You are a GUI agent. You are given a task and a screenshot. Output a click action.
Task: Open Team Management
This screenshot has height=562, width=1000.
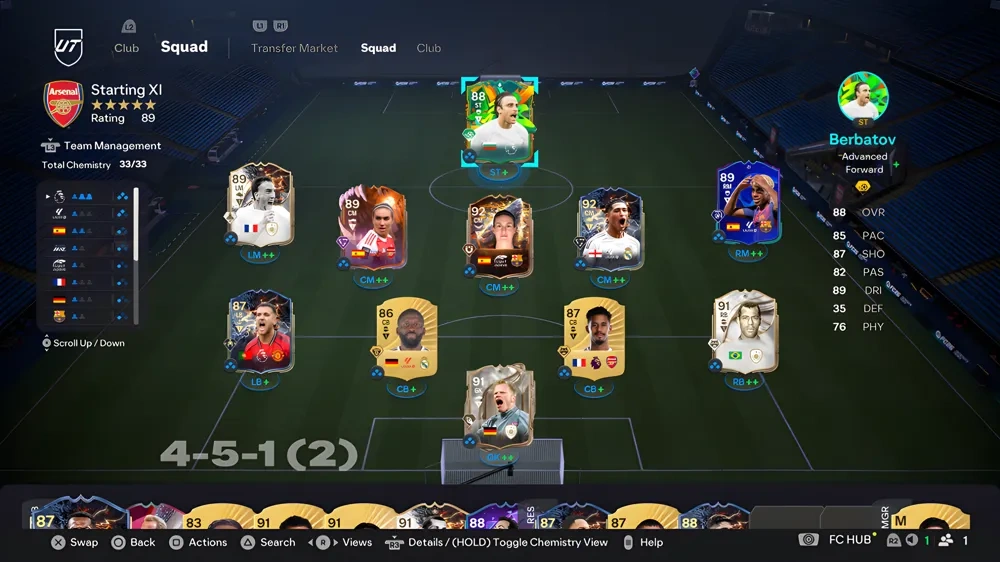tap(112, 146)
